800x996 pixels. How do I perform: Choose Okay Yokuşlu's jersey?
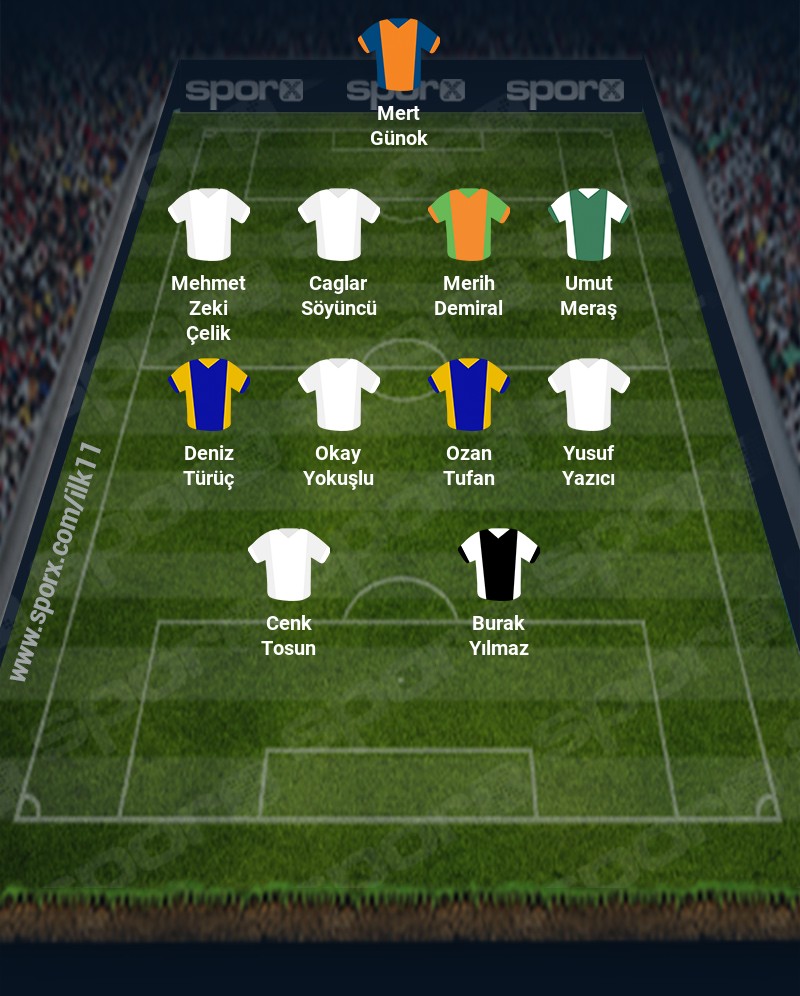(x=339, y=394)
